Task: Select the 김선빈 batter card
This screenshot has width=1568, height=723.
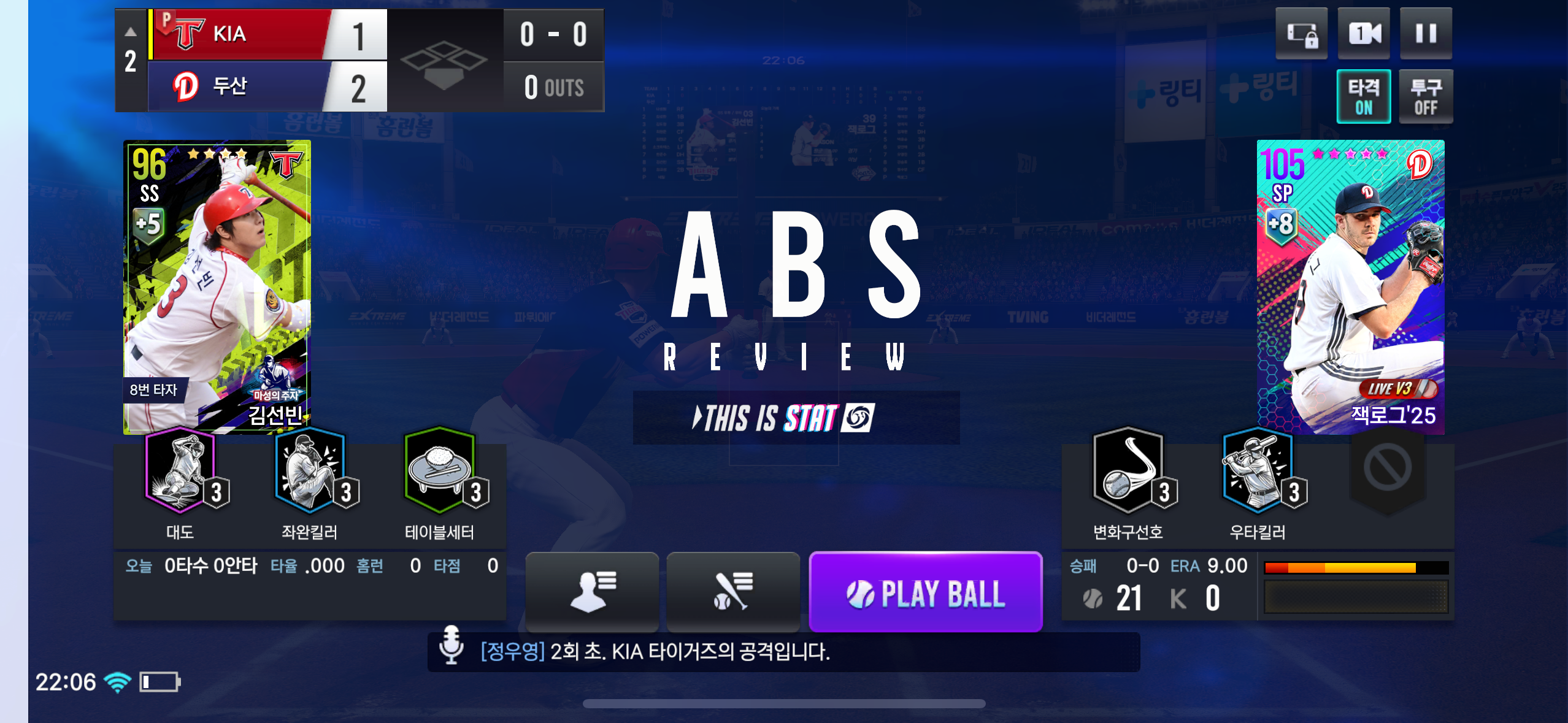Action: (217, 286)
